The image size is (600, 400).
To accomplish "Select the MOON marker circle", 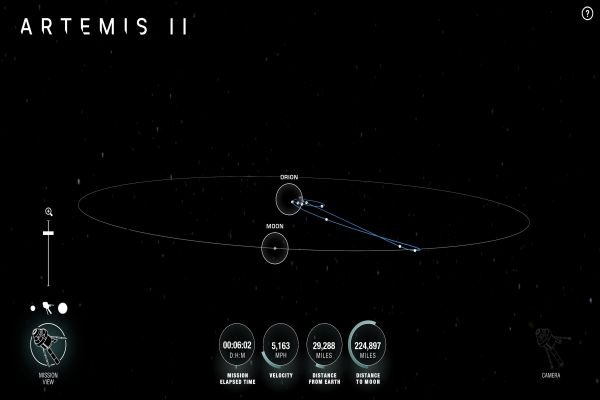I will tap(275, 248).
